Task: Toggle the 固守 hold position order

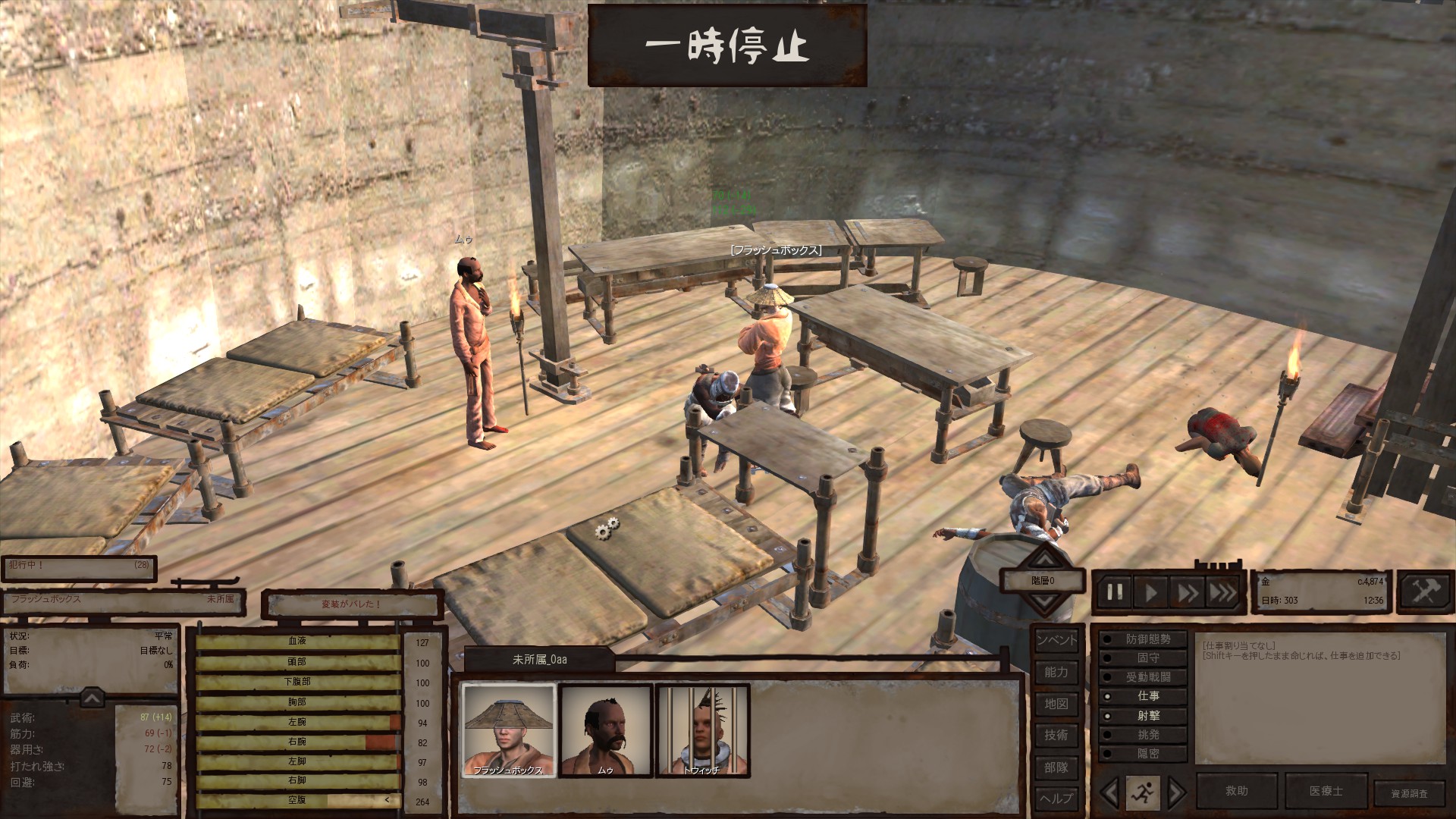Action: coord(1143,658)
